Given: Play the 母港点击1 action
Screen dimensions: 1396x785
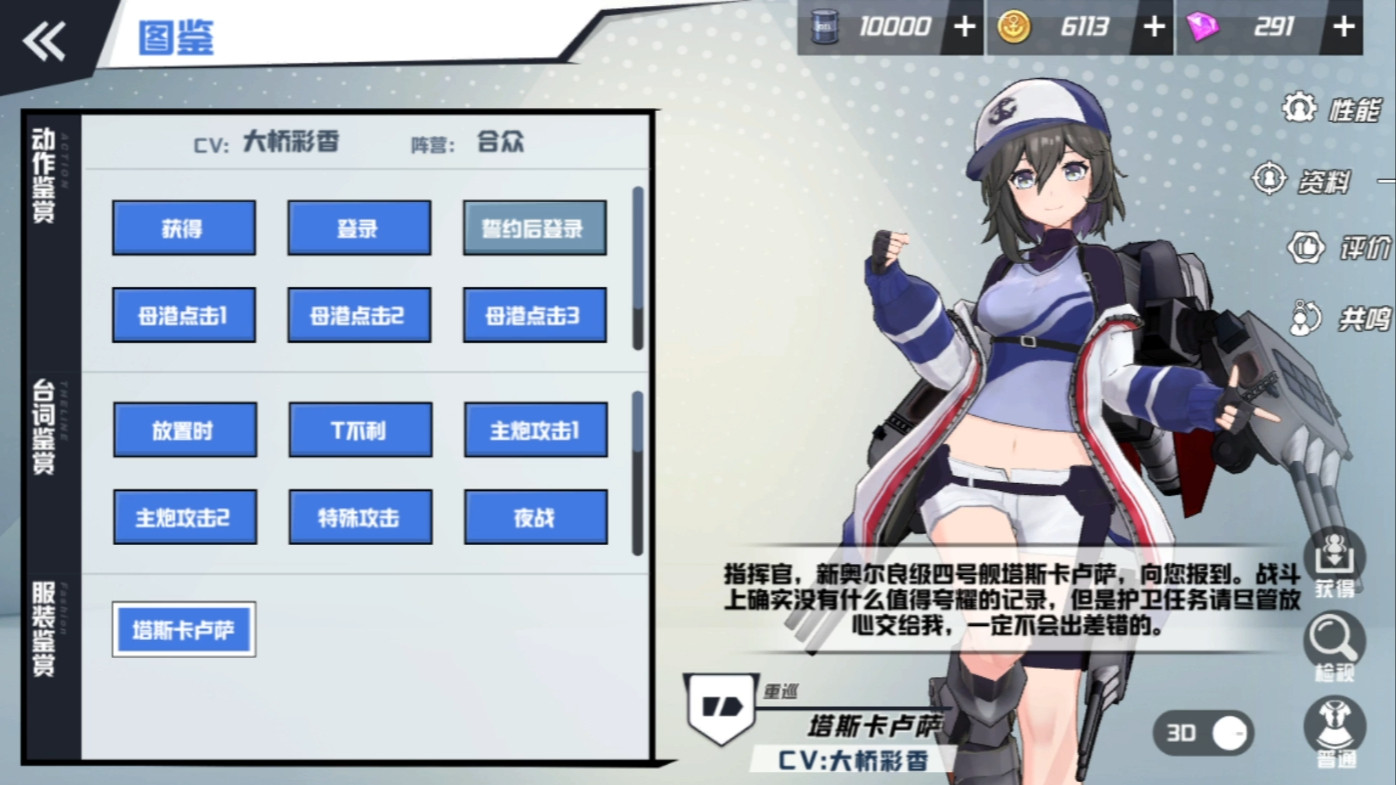Looking at the screenshot, I should [183, 316].
